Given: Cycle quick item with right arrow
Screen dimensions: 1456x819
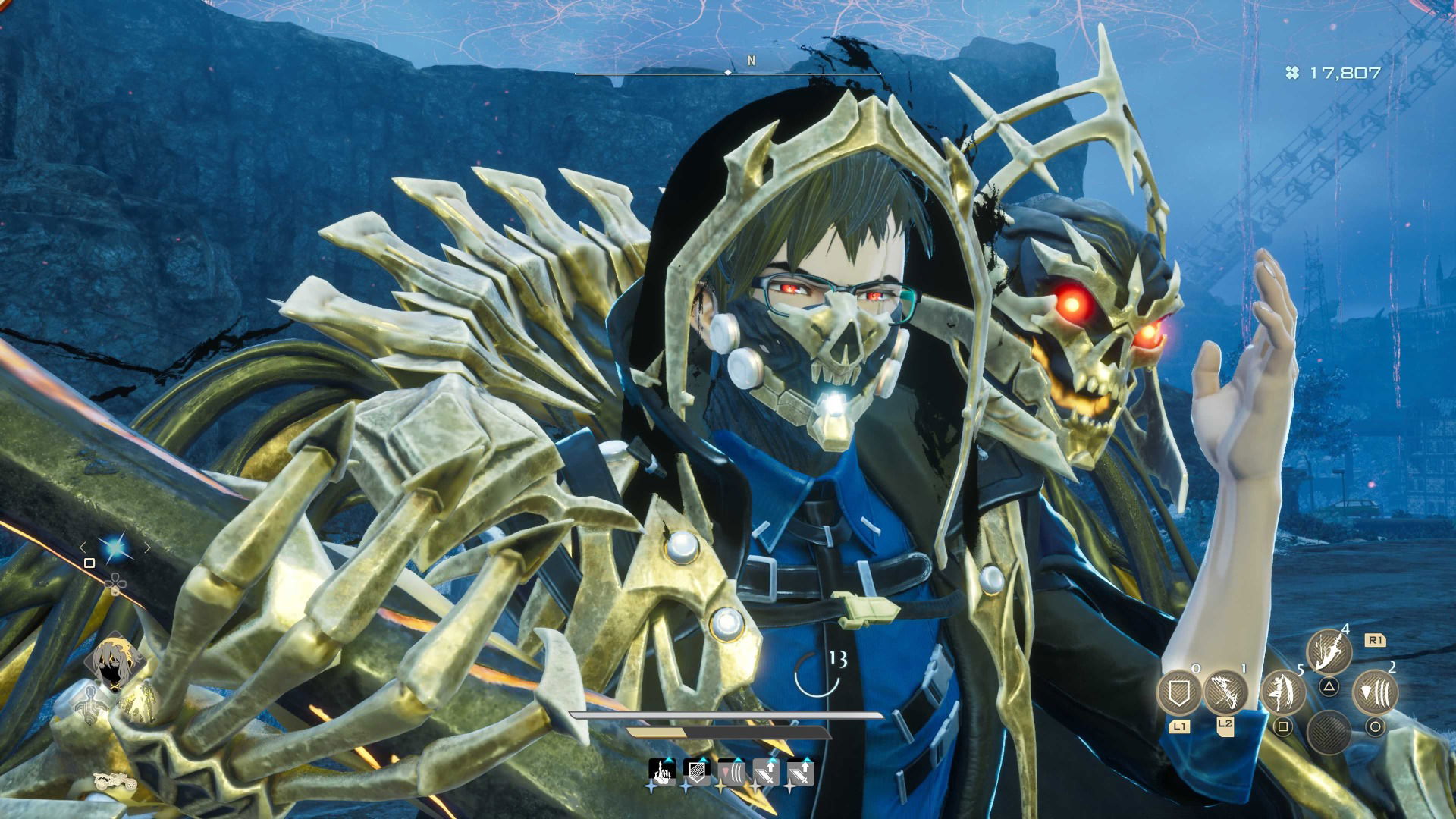Looking at the screenshot, I should [147, 548].
